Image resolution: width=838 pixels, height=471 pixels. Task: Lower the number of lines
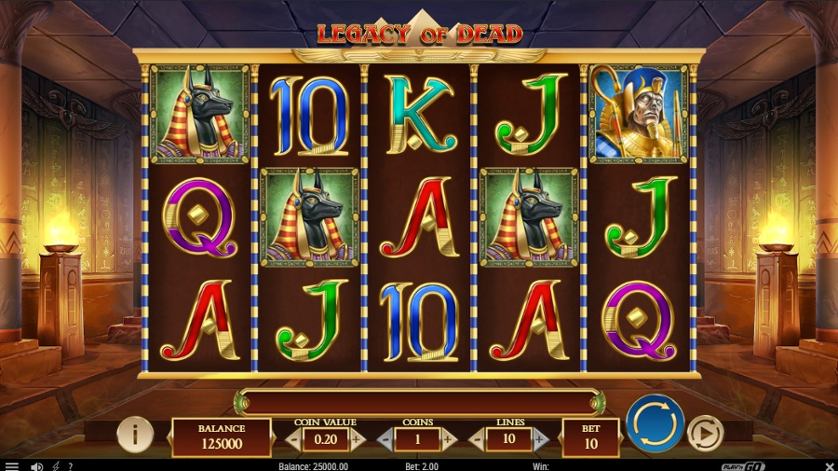click(476, 438)
